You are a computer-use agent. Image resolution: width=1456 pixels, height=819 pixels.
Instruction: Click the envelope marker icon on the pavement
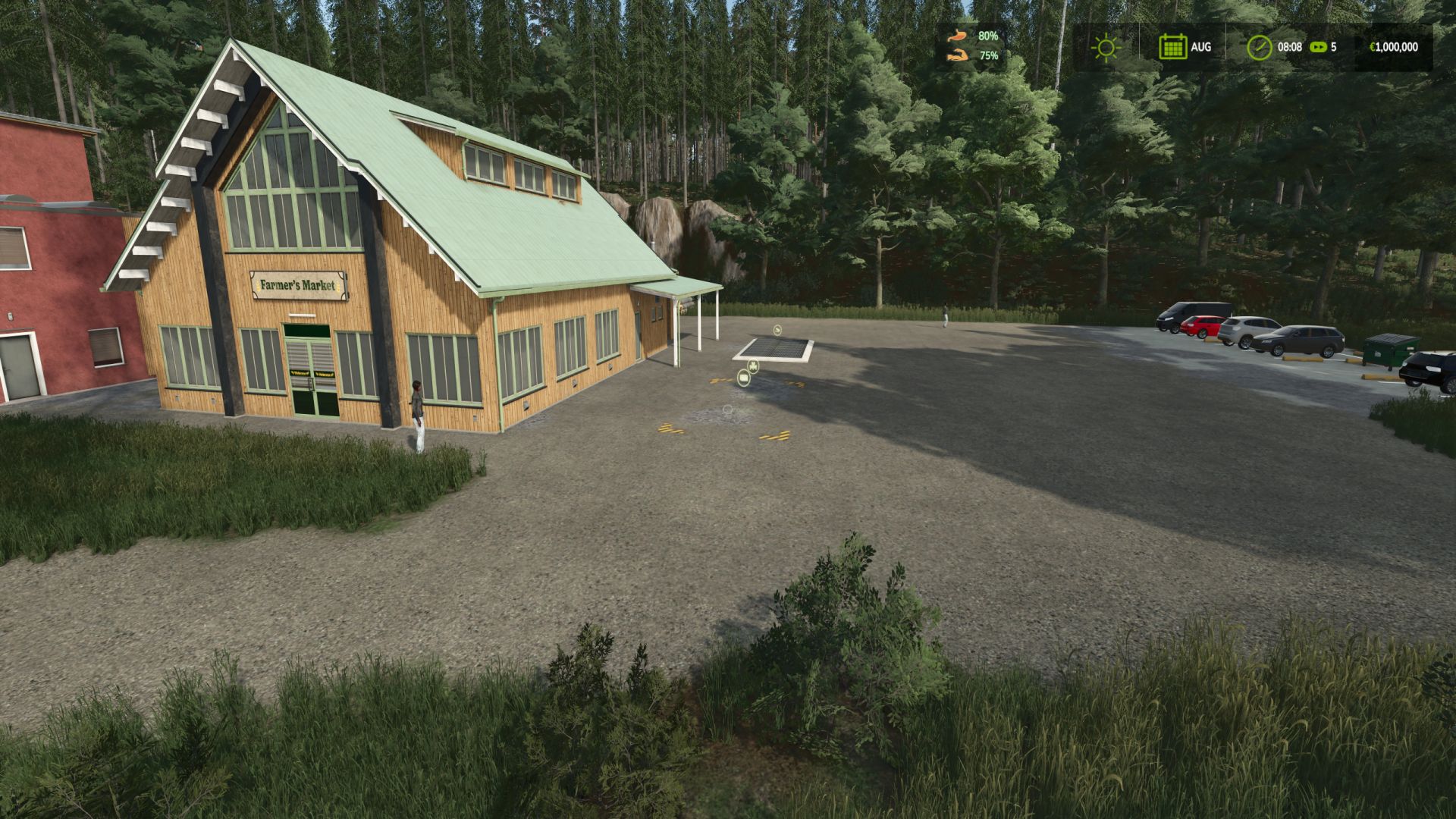[x=743, y=378]
